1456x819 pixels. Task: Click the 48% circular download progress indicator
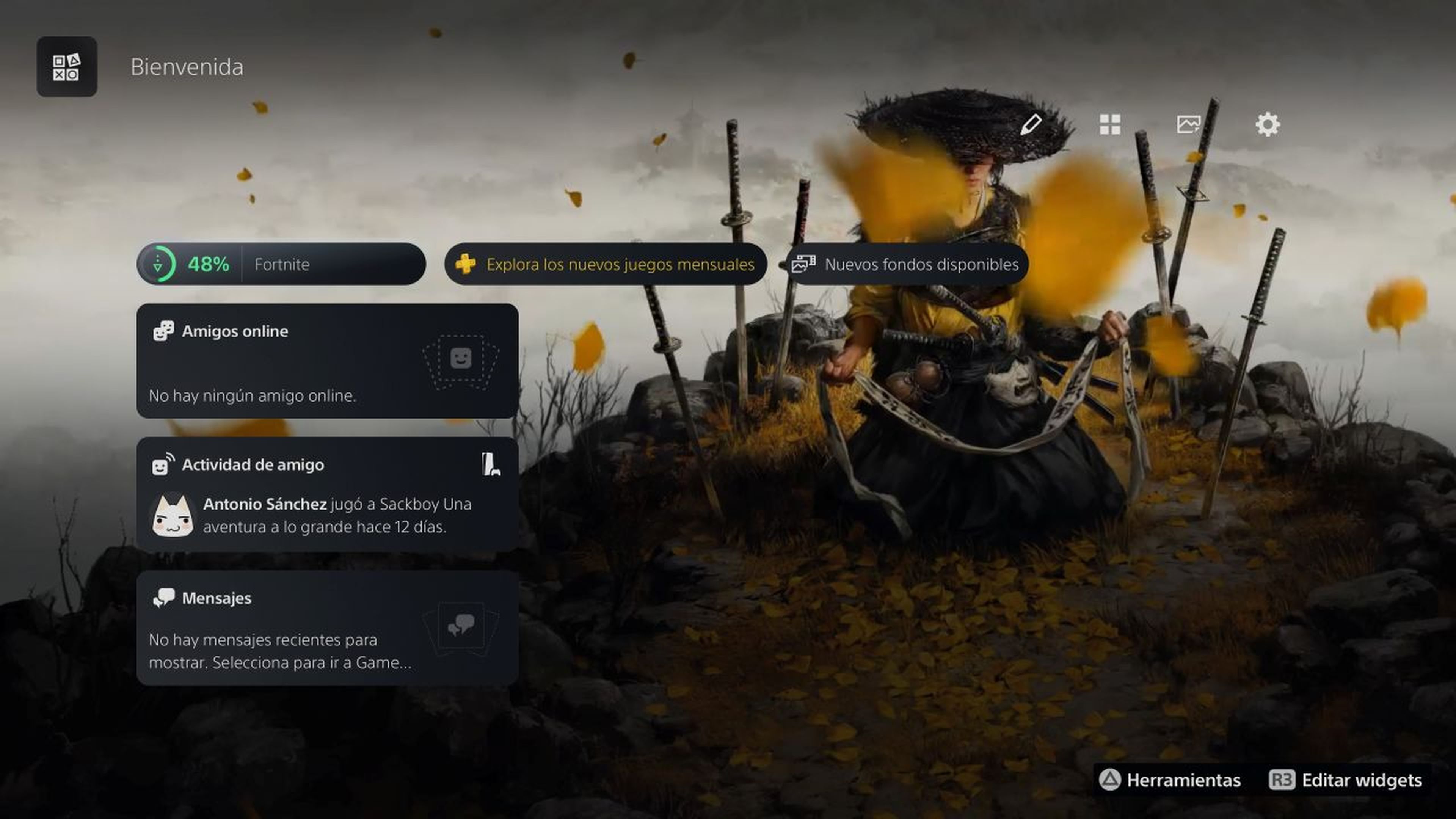[x=159, y=264]
